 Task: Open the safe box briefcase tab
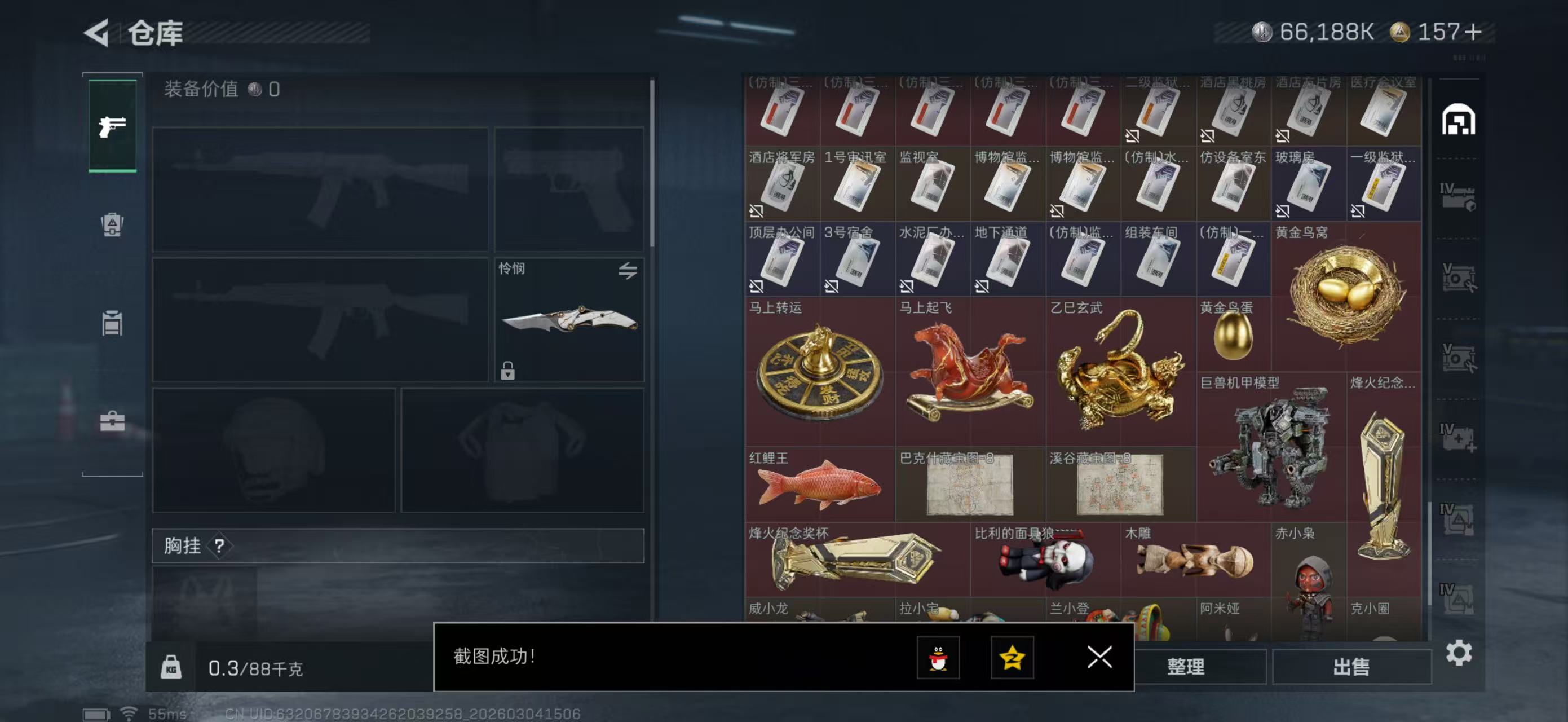(x=112, y=422)
